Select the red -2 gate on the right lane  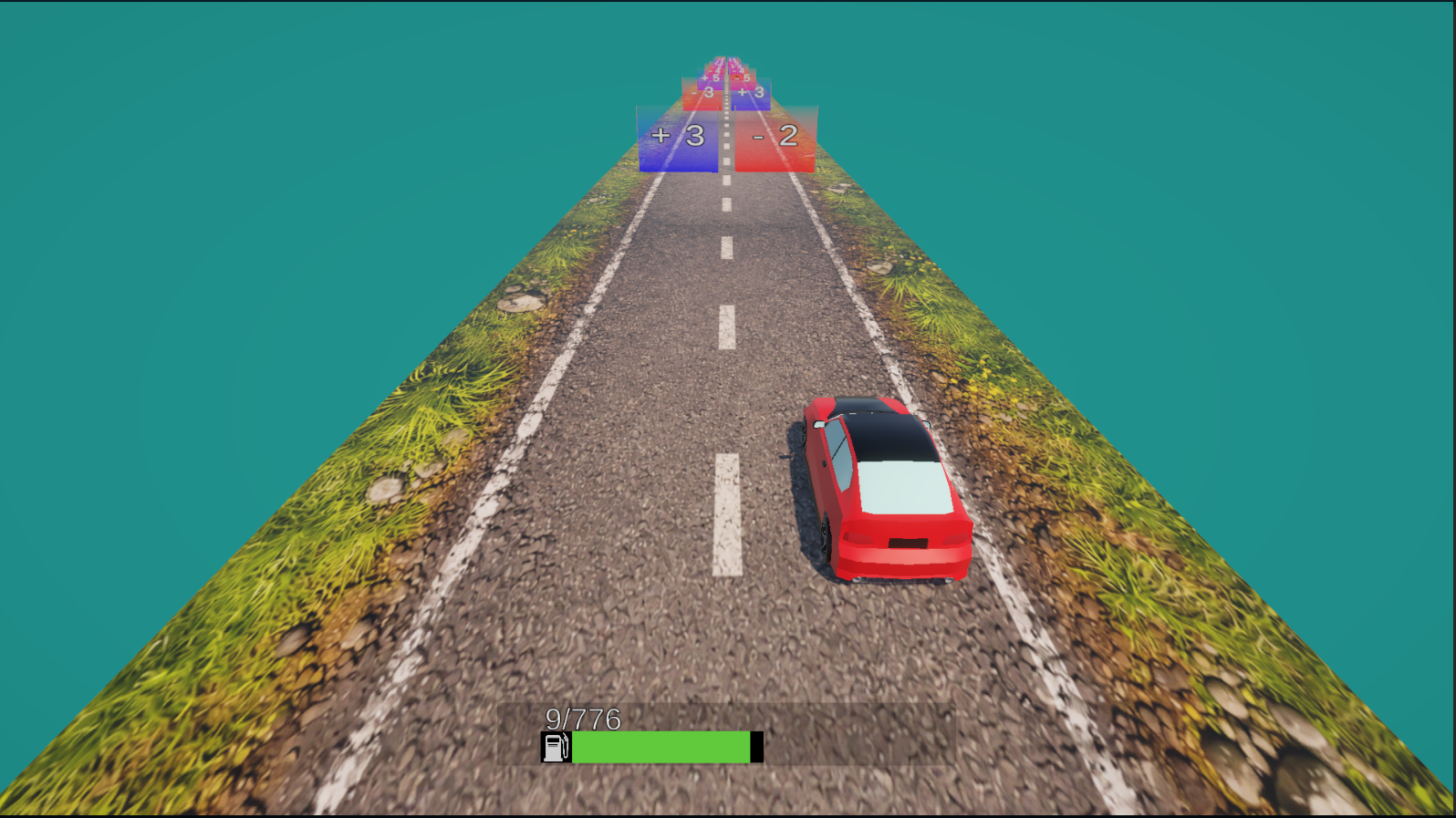point(775,137)
